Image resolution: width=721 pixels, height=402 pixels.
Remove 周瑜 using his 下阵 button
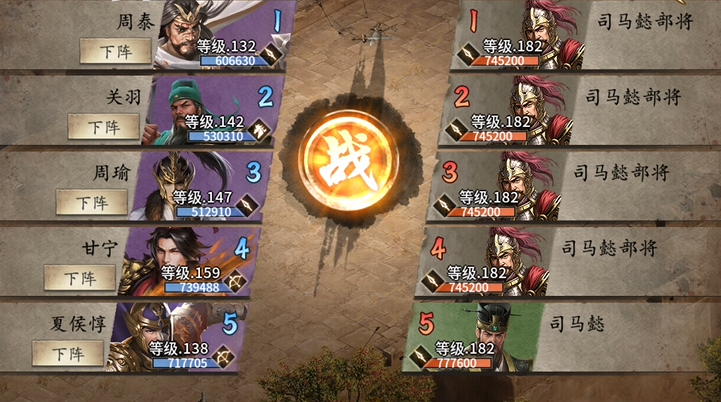tap(92, 202)
